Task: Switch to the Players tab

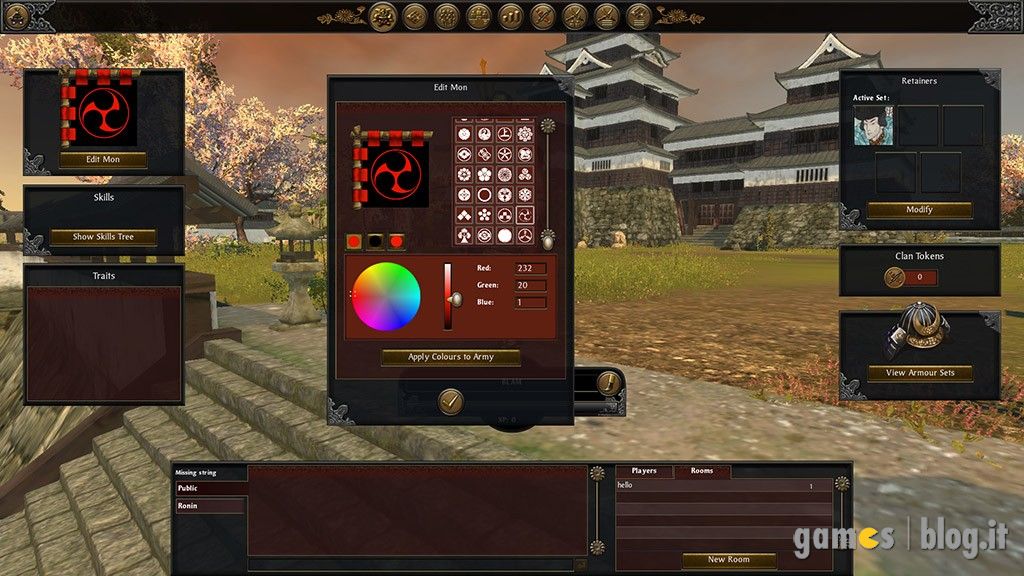Action: [x=644, y=471]
